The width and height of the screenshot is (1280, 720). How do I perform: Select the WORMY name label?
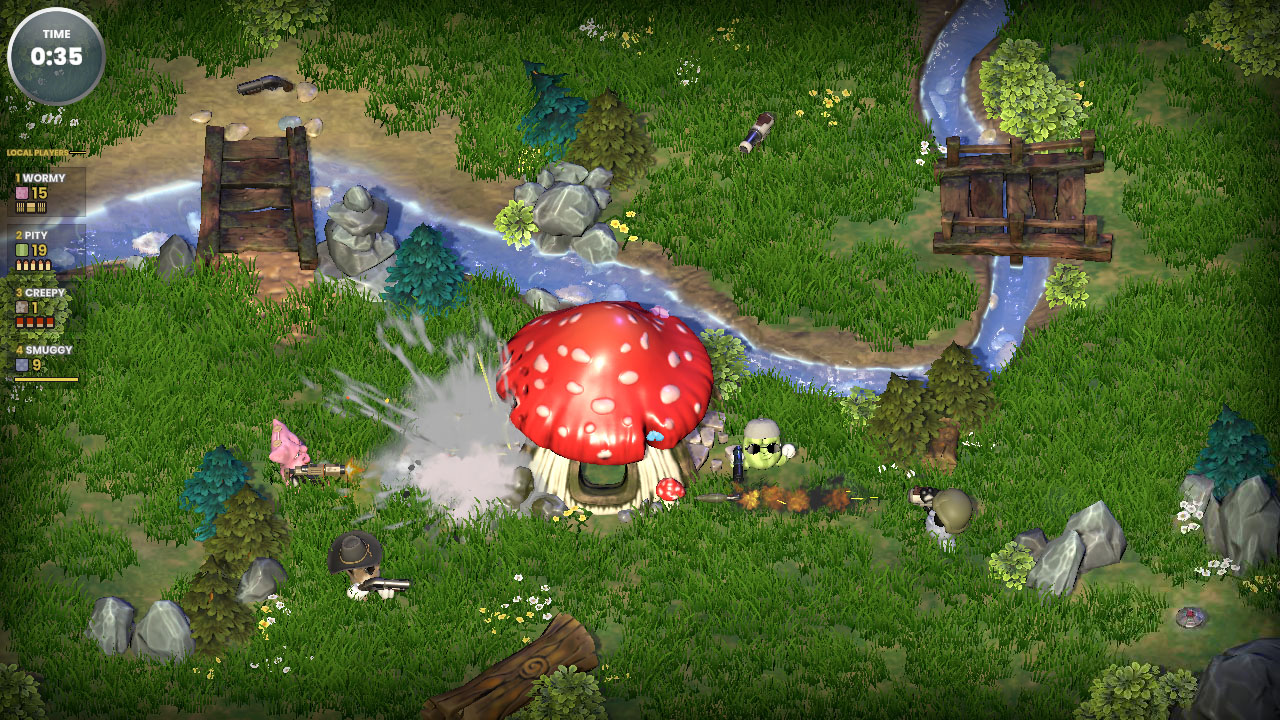click(x=40, y=178)
